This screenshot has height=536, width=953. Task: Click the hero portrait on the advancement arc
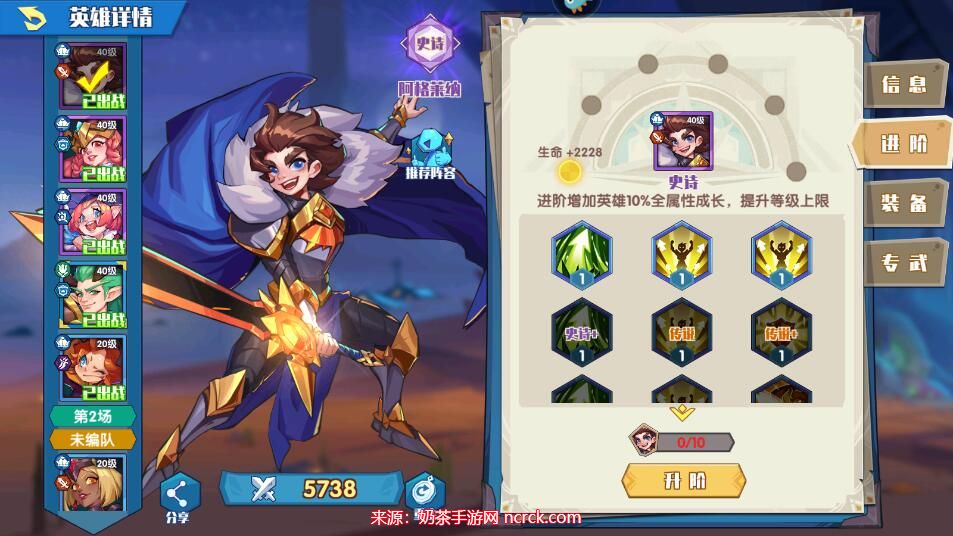tap(684, 143)
